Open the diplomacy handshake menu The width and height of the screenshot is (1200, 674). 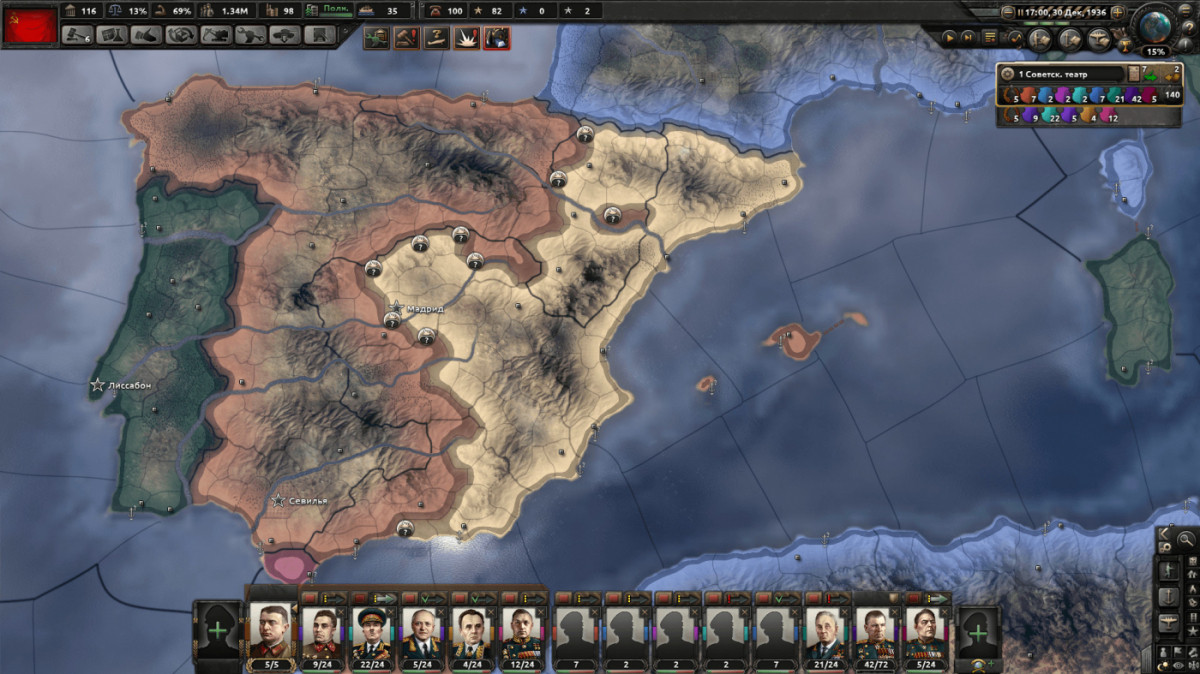(147, 35)
